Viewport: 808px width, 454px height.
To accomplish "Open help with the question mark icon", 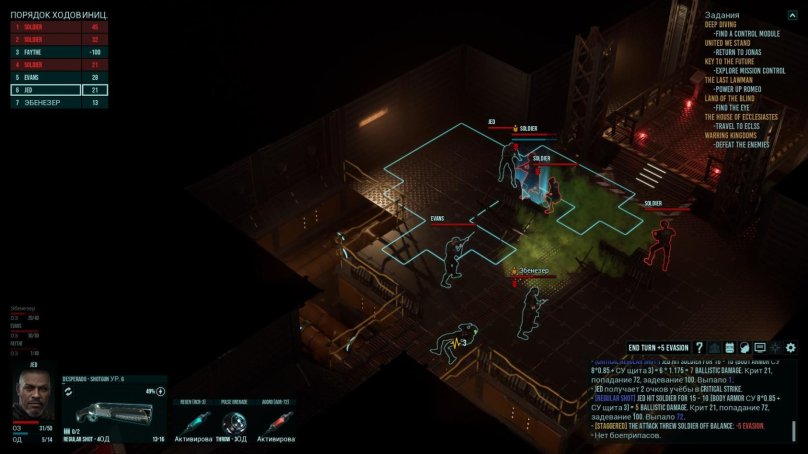I will 700,347.
